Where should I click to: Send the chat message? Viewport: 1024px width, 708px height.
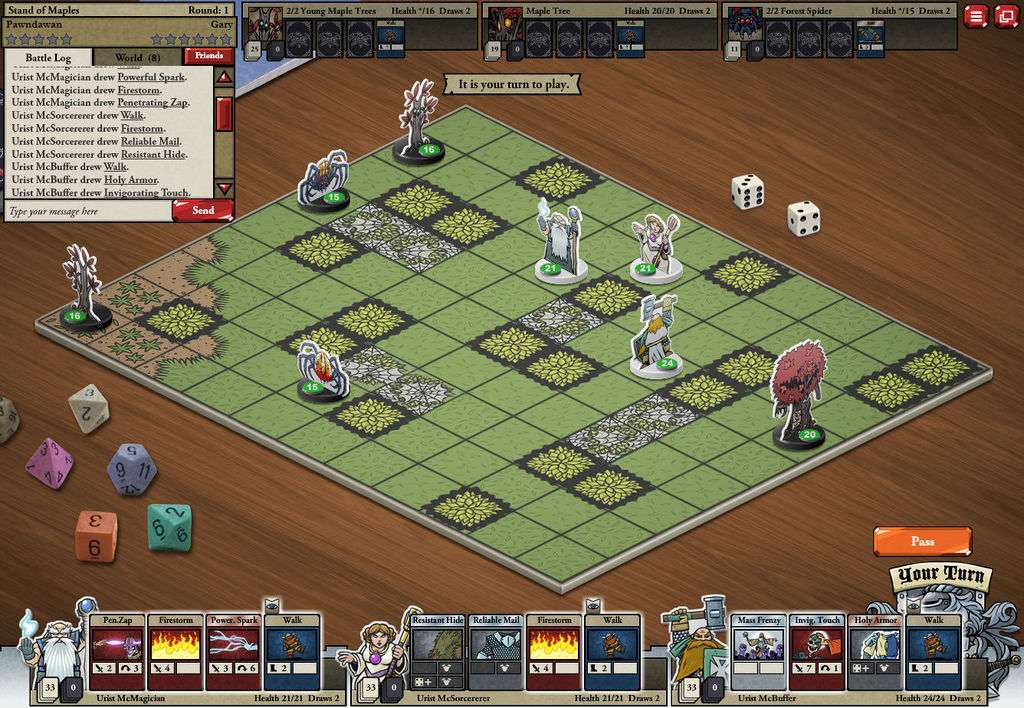point(203,211)
